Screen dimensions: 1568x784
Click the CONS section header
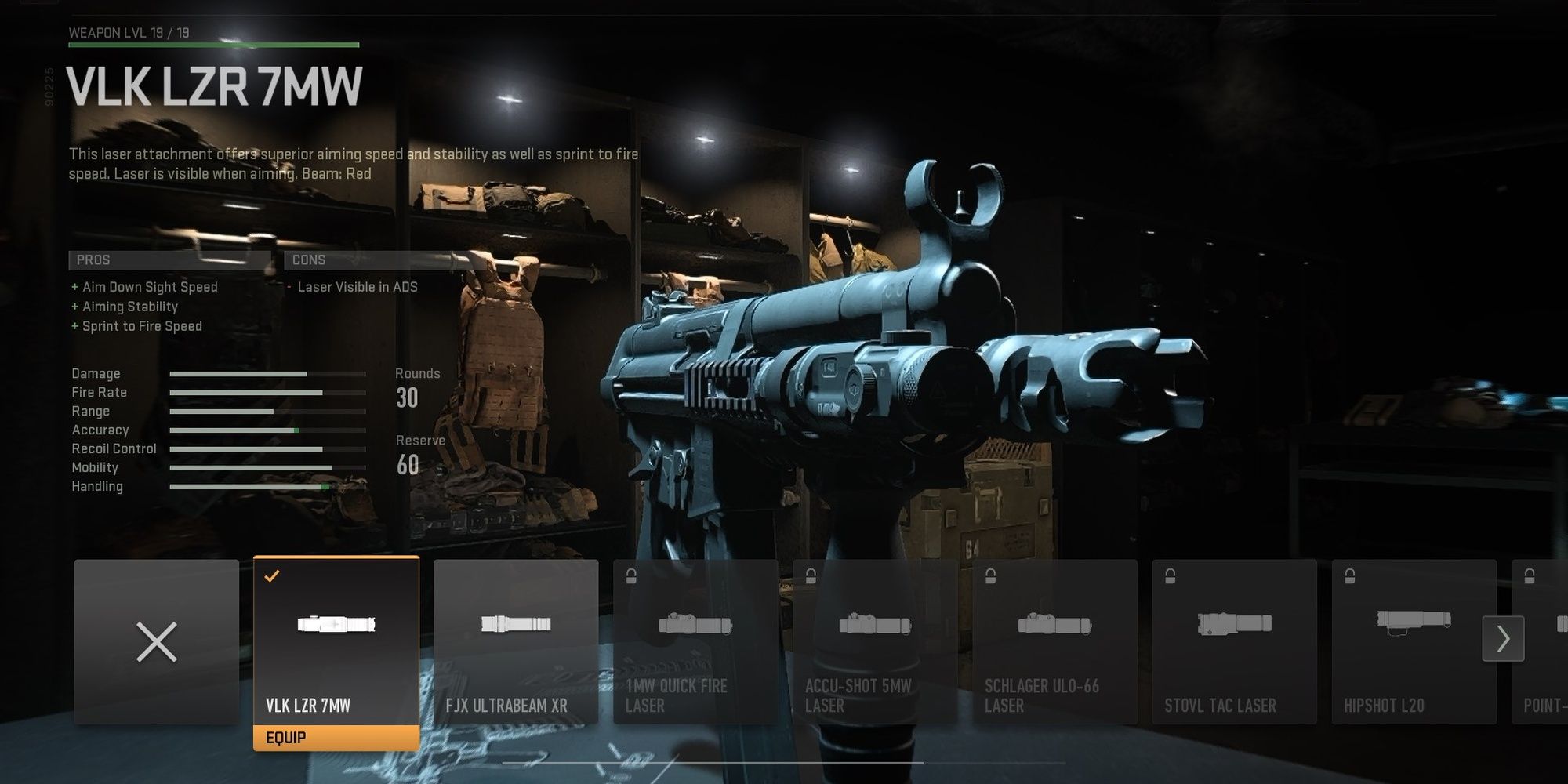point(307,260)
